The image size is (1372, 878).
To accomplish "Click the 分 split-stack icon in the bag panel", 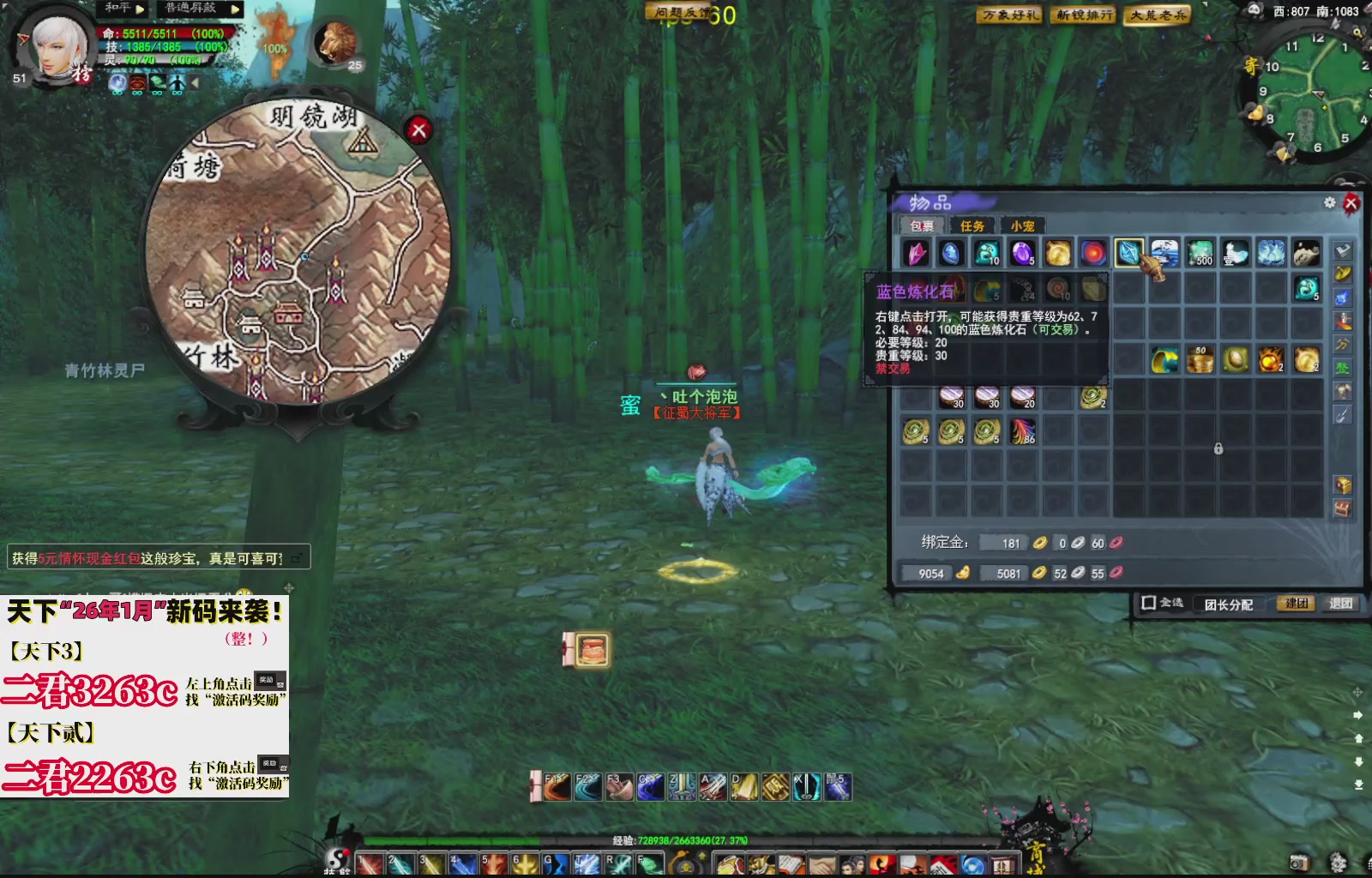I will click(1342, 344).
